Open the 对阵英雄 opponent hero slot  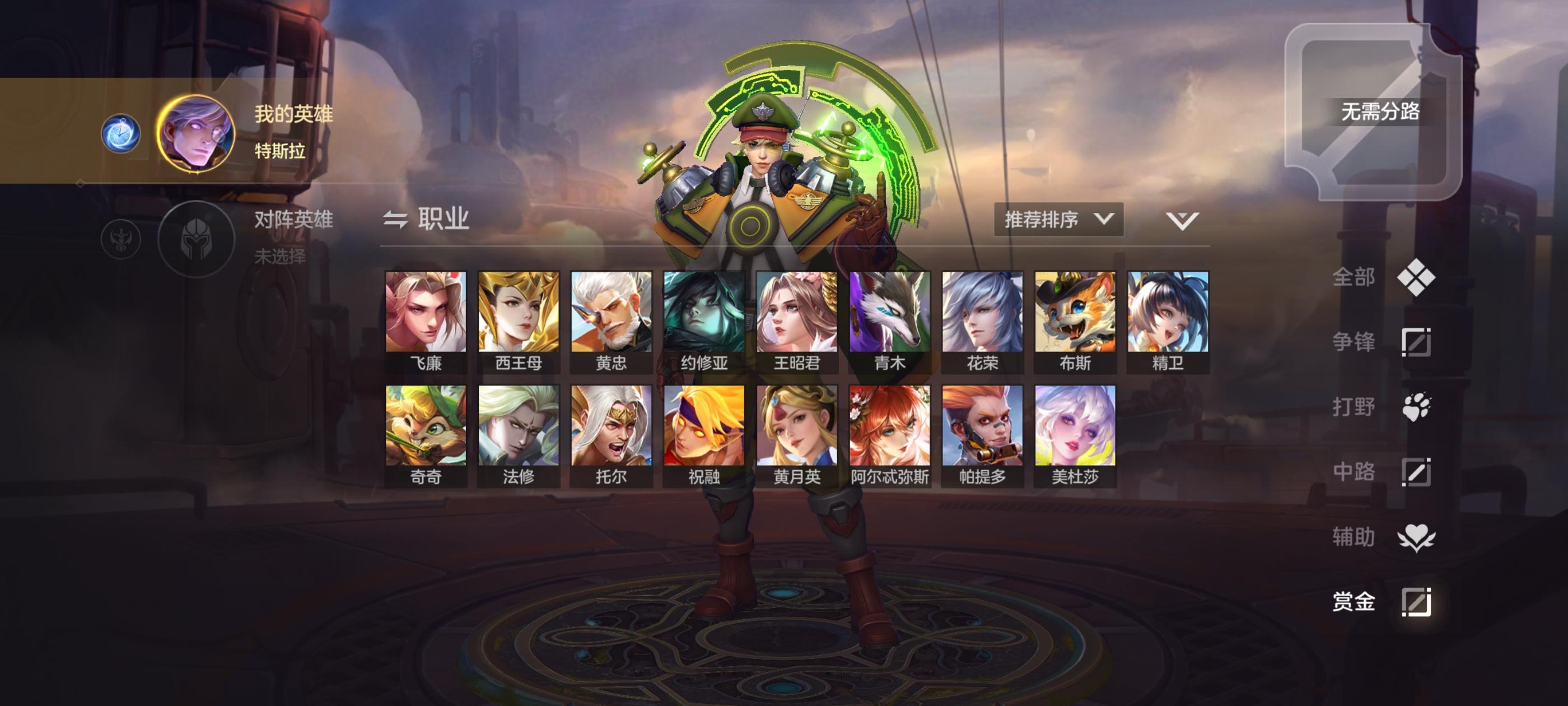click(x=197, y=239)
